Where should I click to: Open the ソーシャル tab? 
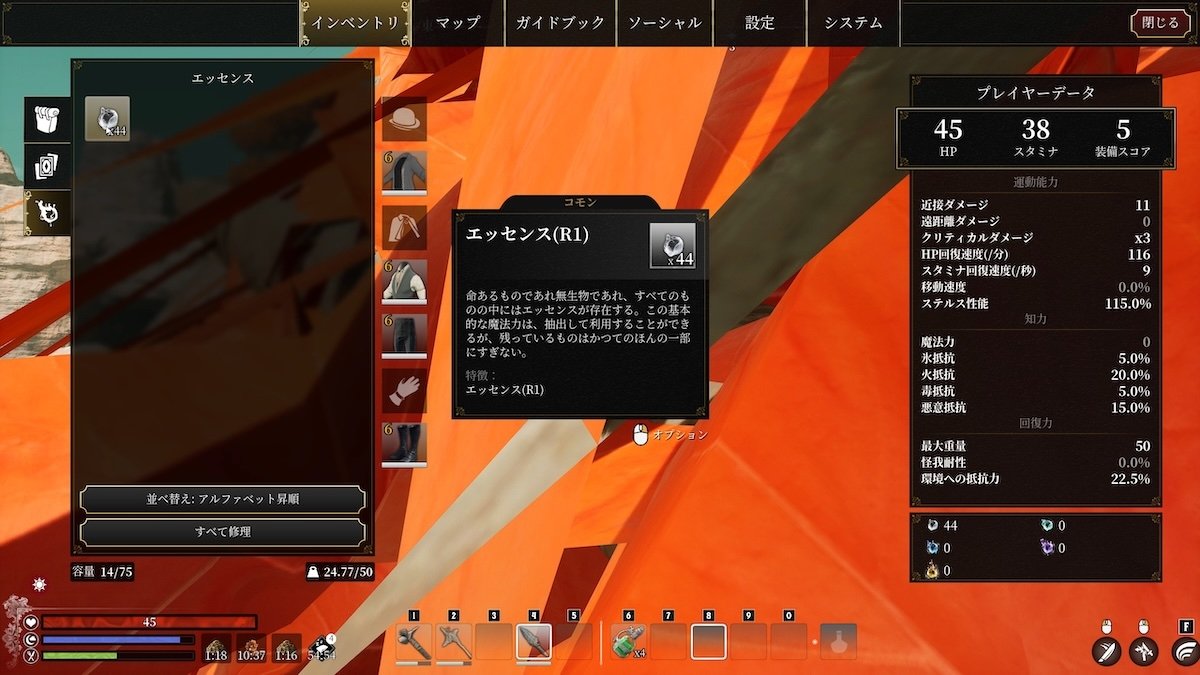664,23
